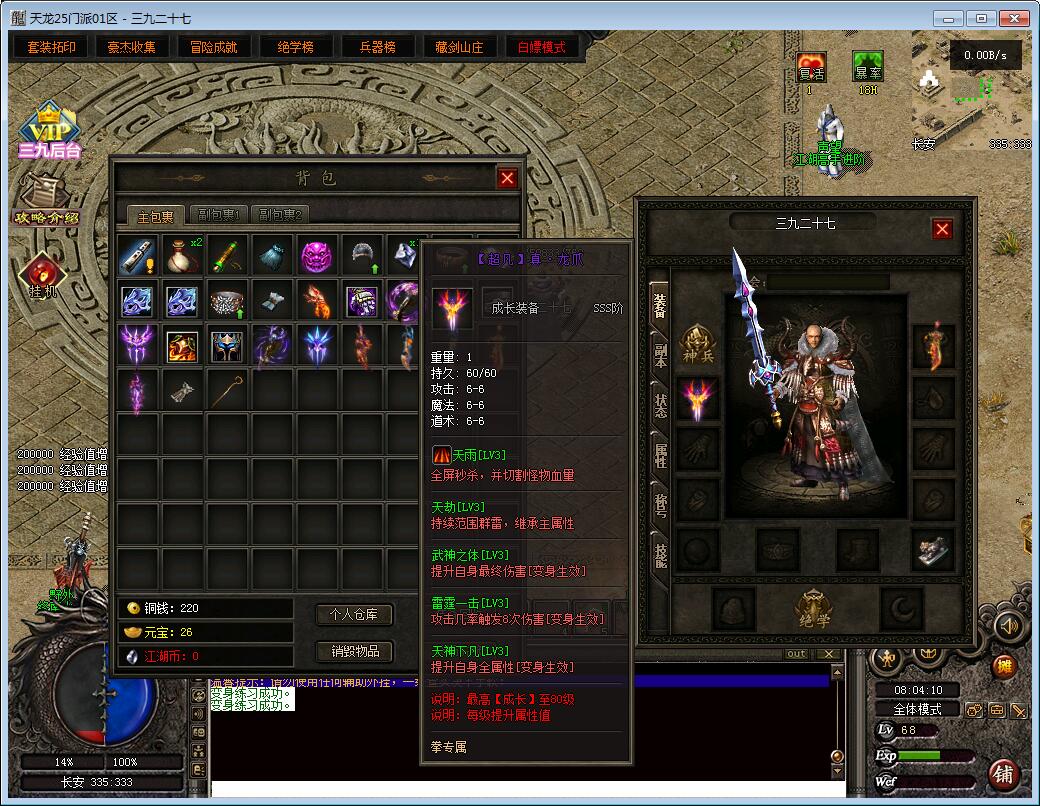Close the 背包 backpack window

(x=507, y=178)
